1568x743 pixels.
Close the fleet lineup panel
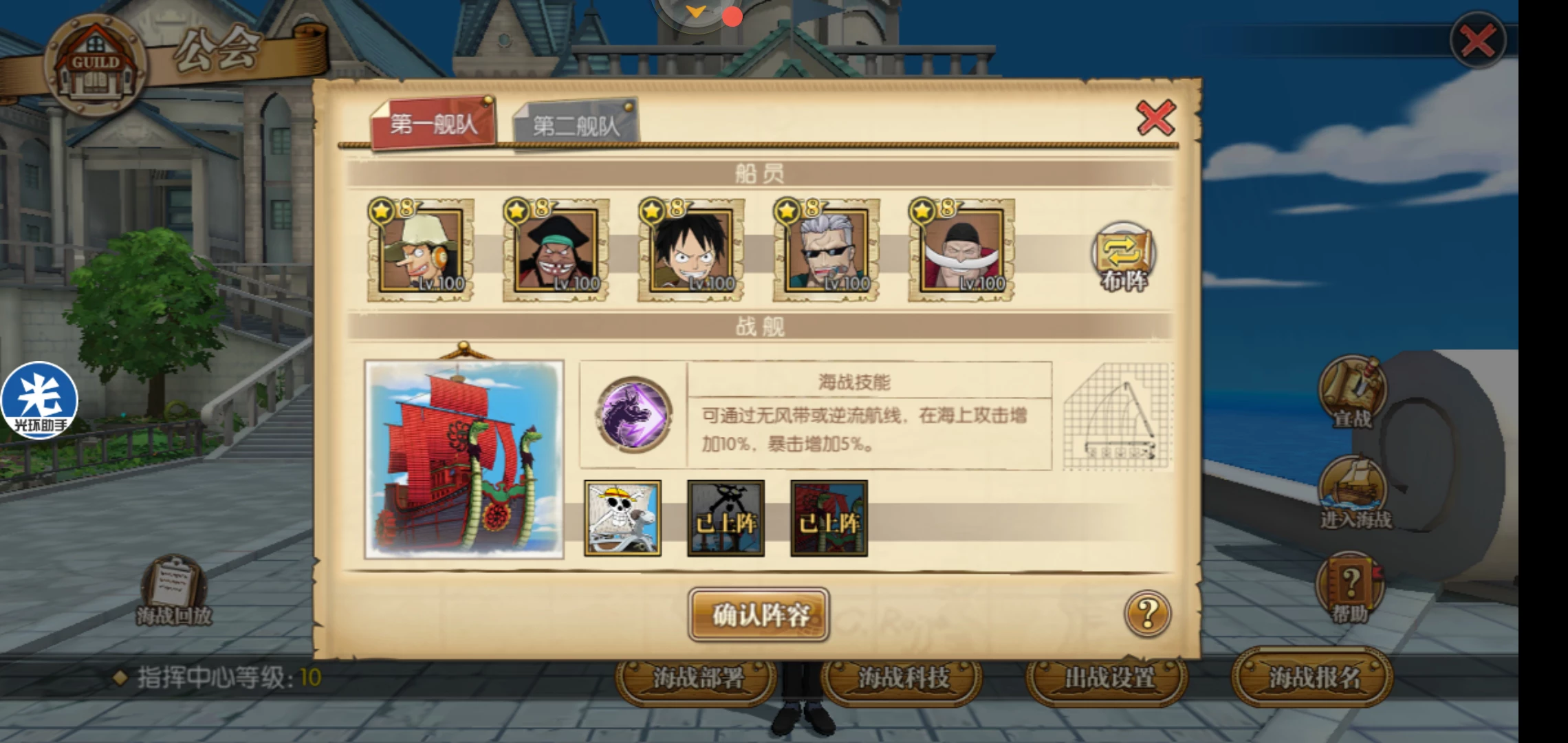click(1155, 118)
